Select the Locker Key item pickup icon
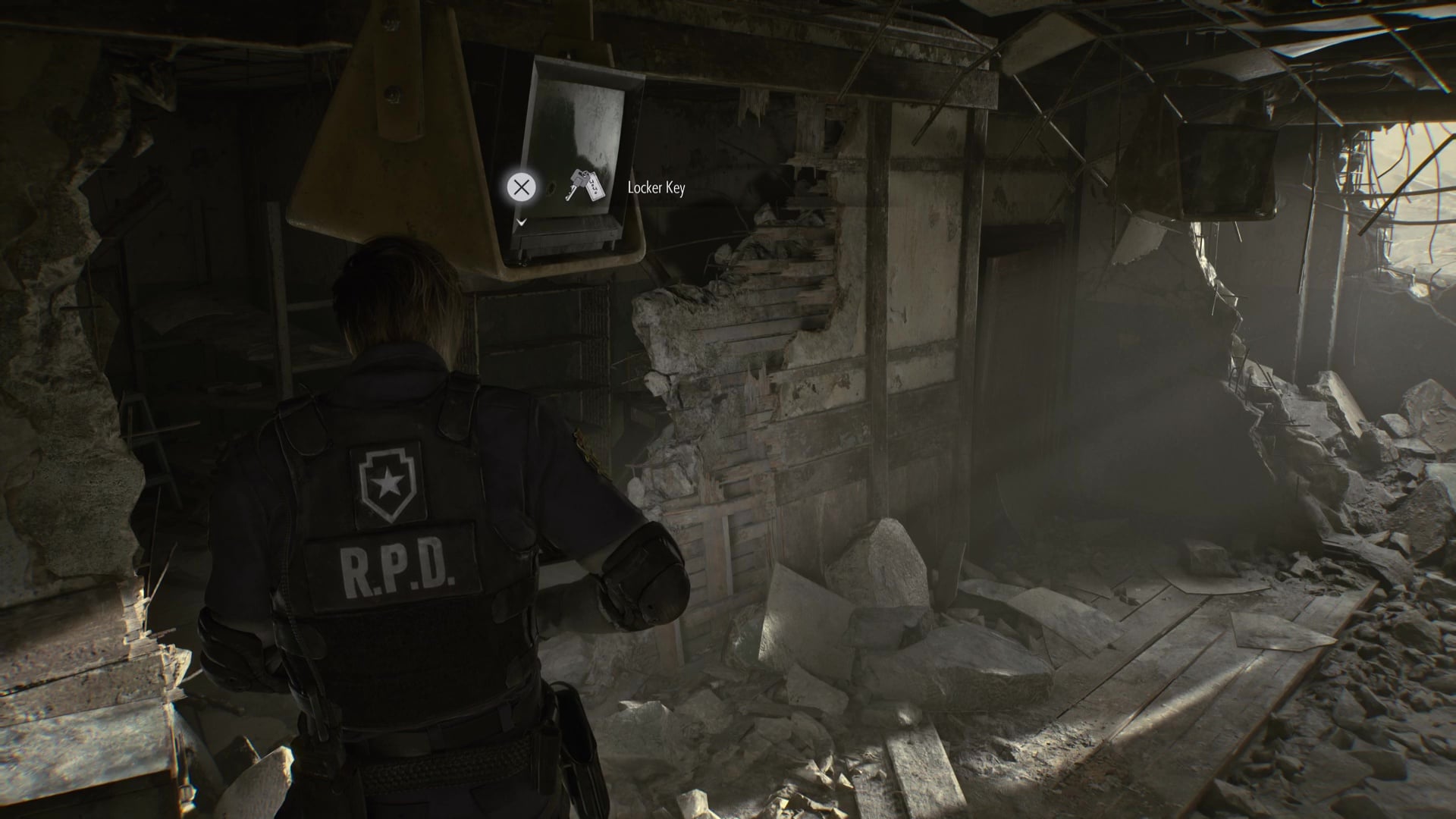This screenshot has width=1456, height=819. 585,187
